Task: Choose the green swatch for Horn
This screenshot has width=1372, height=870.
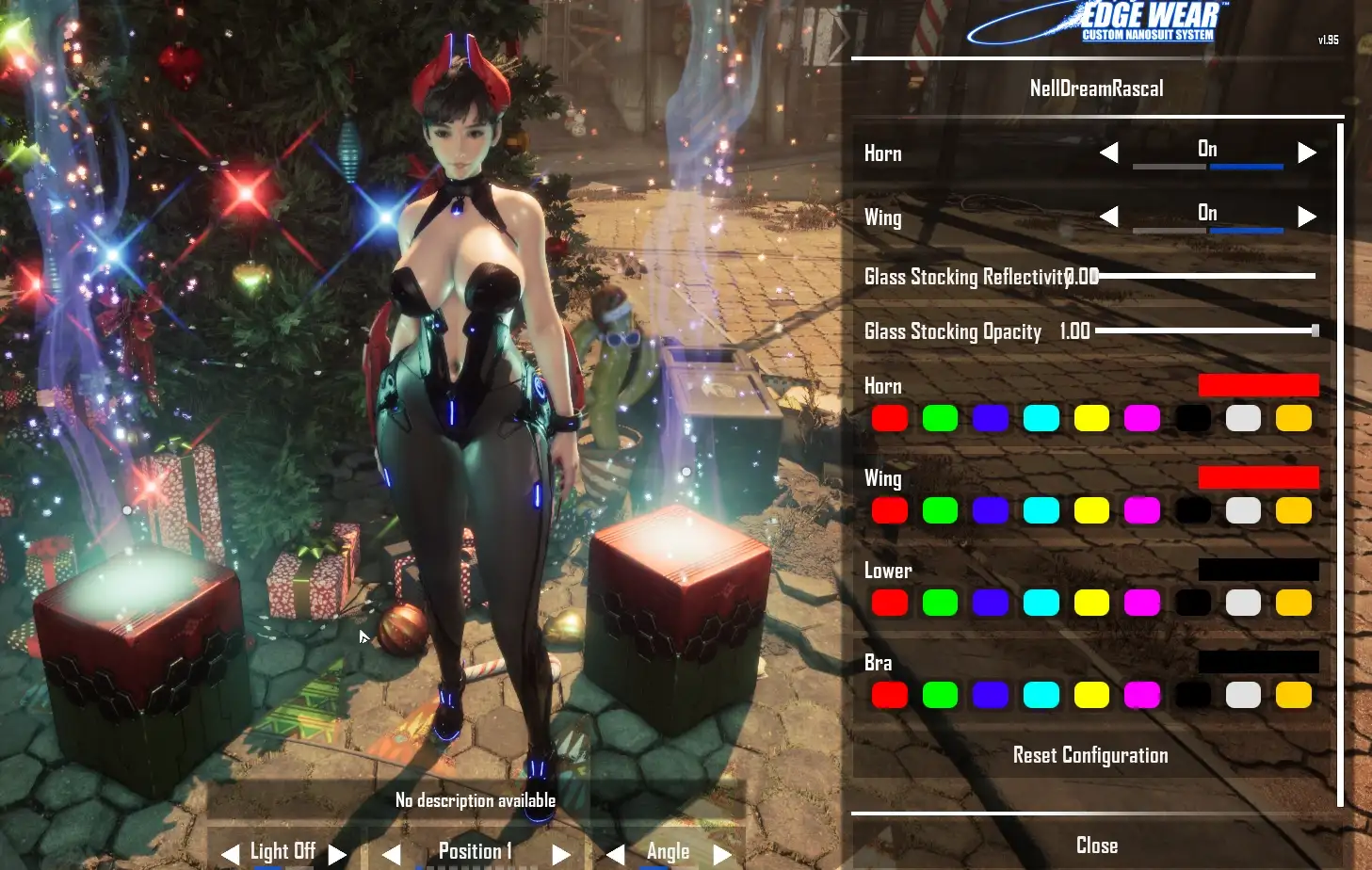Action: [940, 418]
